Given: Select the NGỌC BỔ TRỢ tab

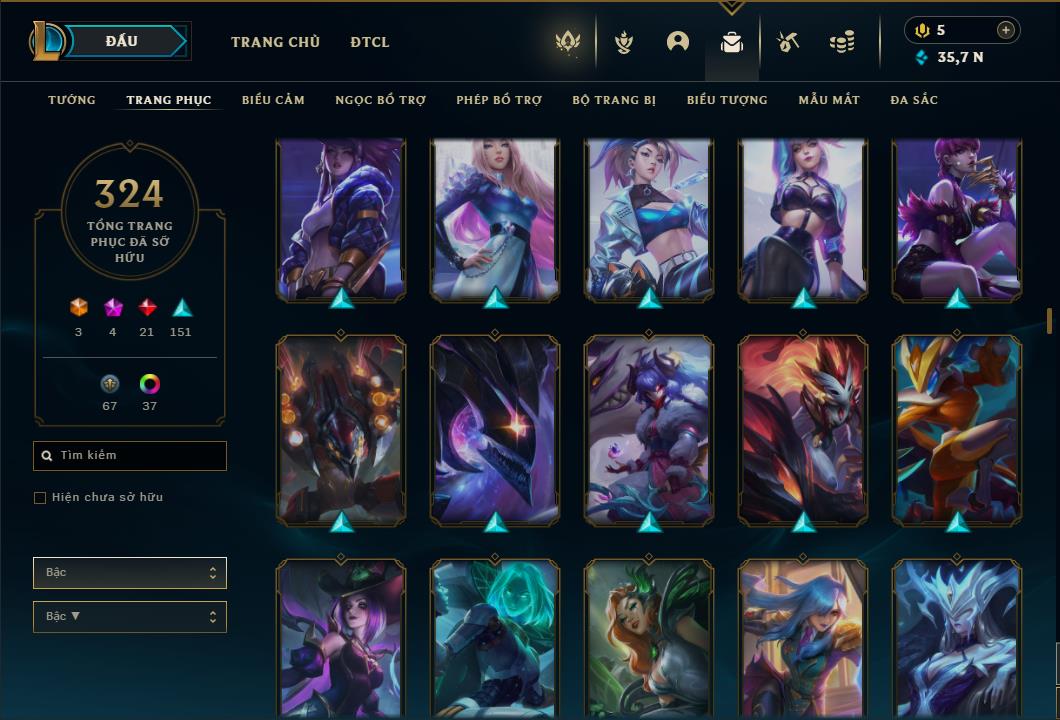Looking at the screenshot, I should point(380,100).
